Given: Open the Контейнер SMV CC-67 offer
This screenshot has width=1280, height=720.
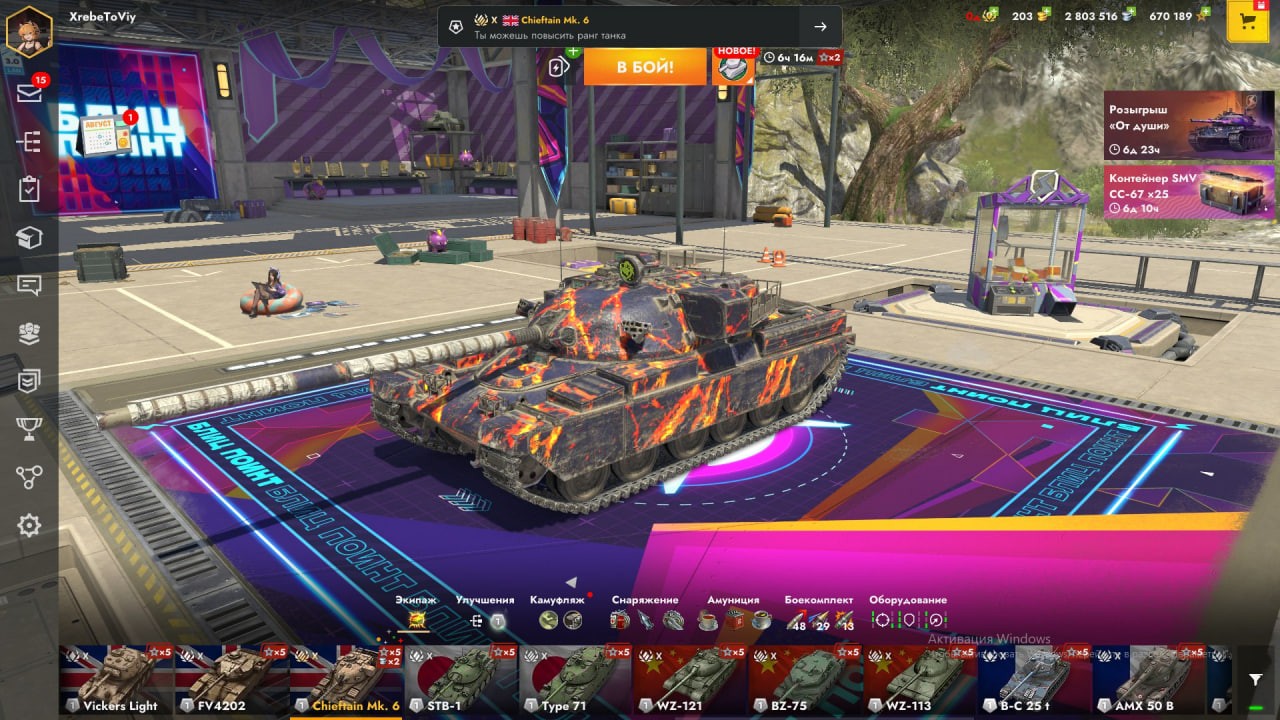Looking at the screenshot, I should click(x=1175, y=192).
